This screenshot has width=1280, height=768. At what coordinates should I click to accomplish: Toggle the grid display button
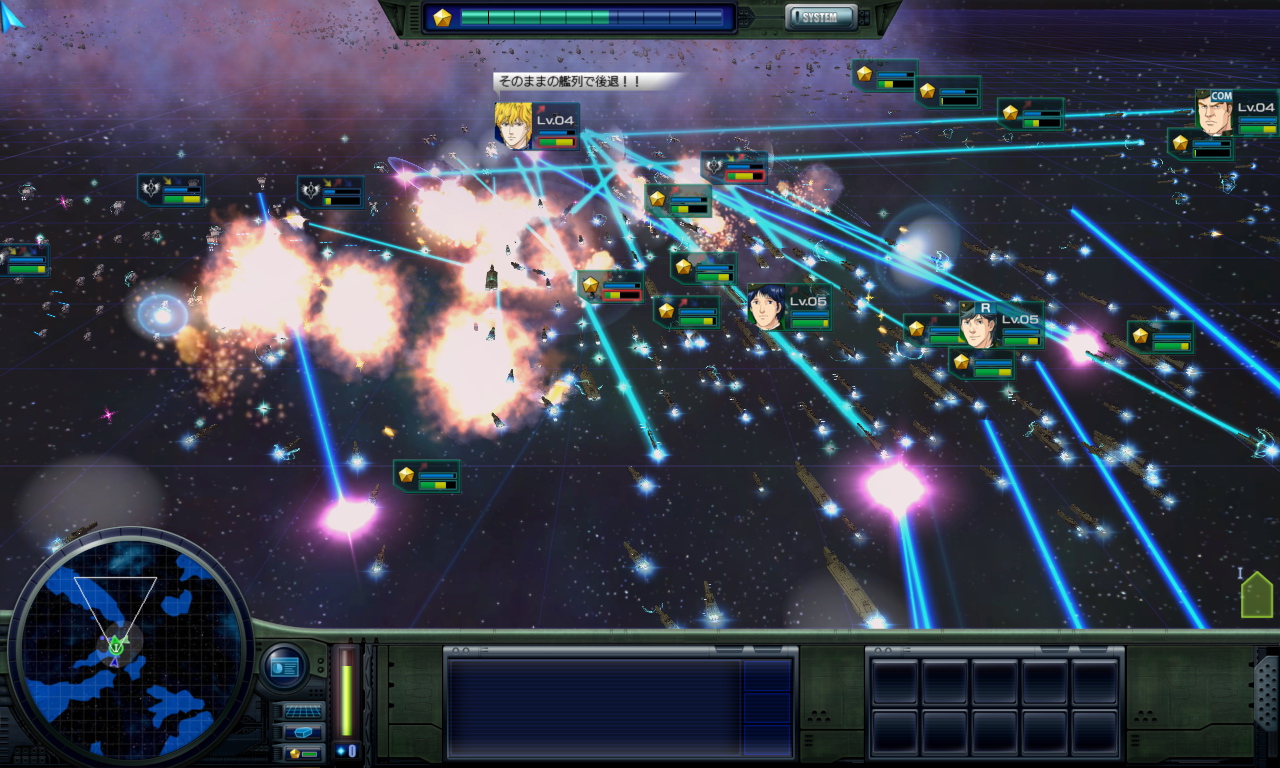pos(304,711)
